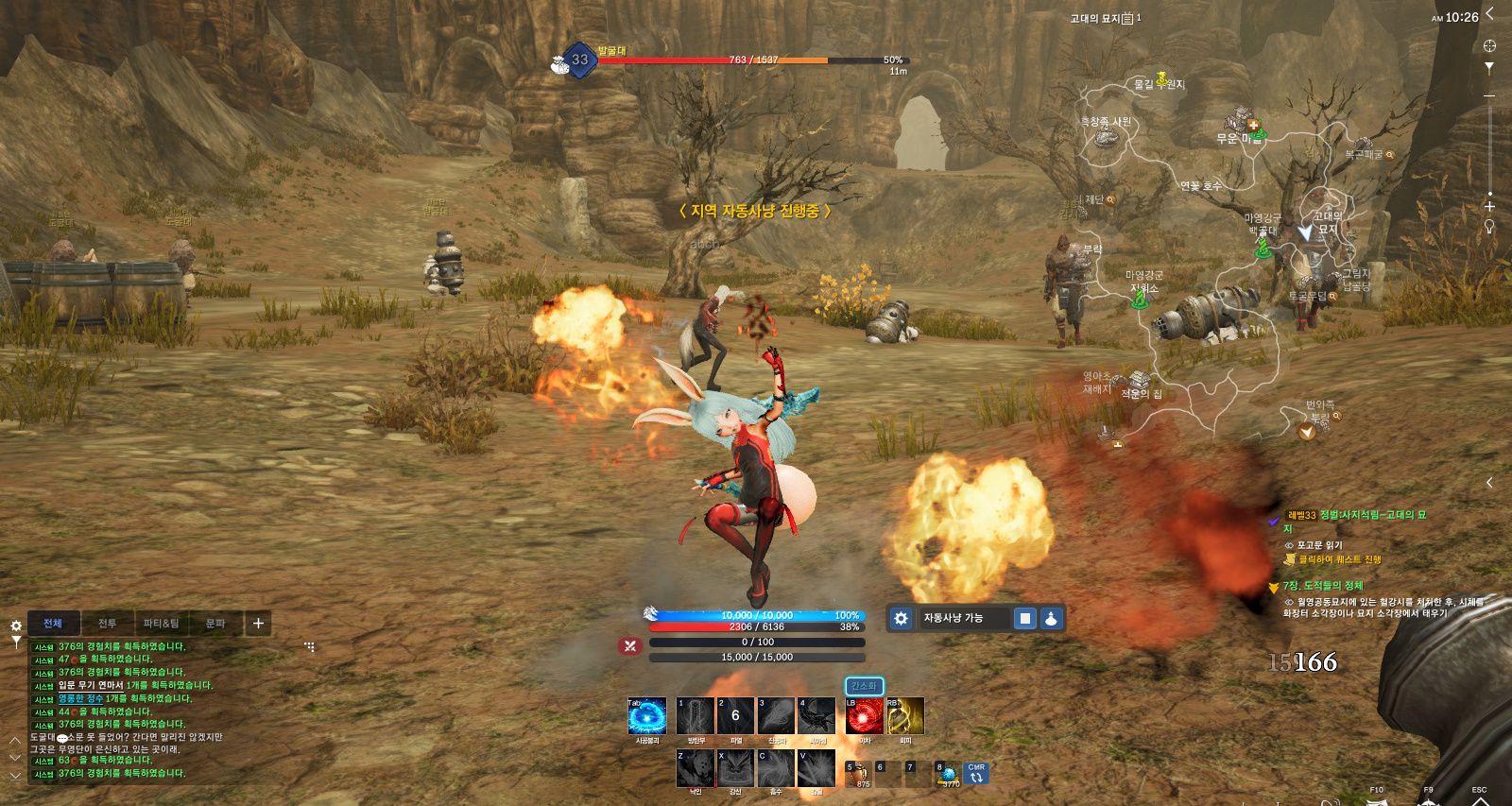Select the 전체 chat tab
Screen dimensions: 1512x806
(x=53, y=624)
